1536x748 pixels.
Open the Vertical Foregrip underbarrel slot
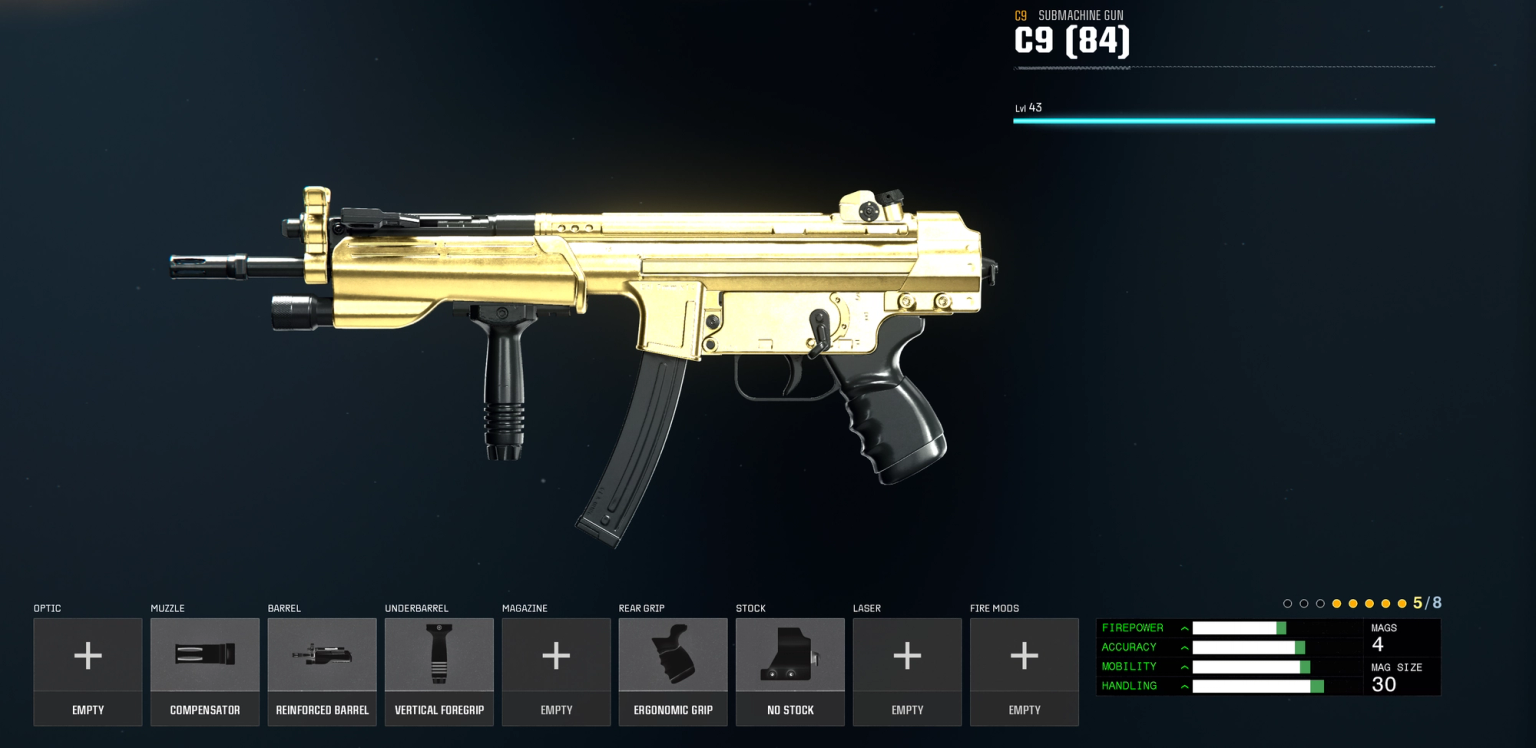pyautogui.click(x=439, y=655)
